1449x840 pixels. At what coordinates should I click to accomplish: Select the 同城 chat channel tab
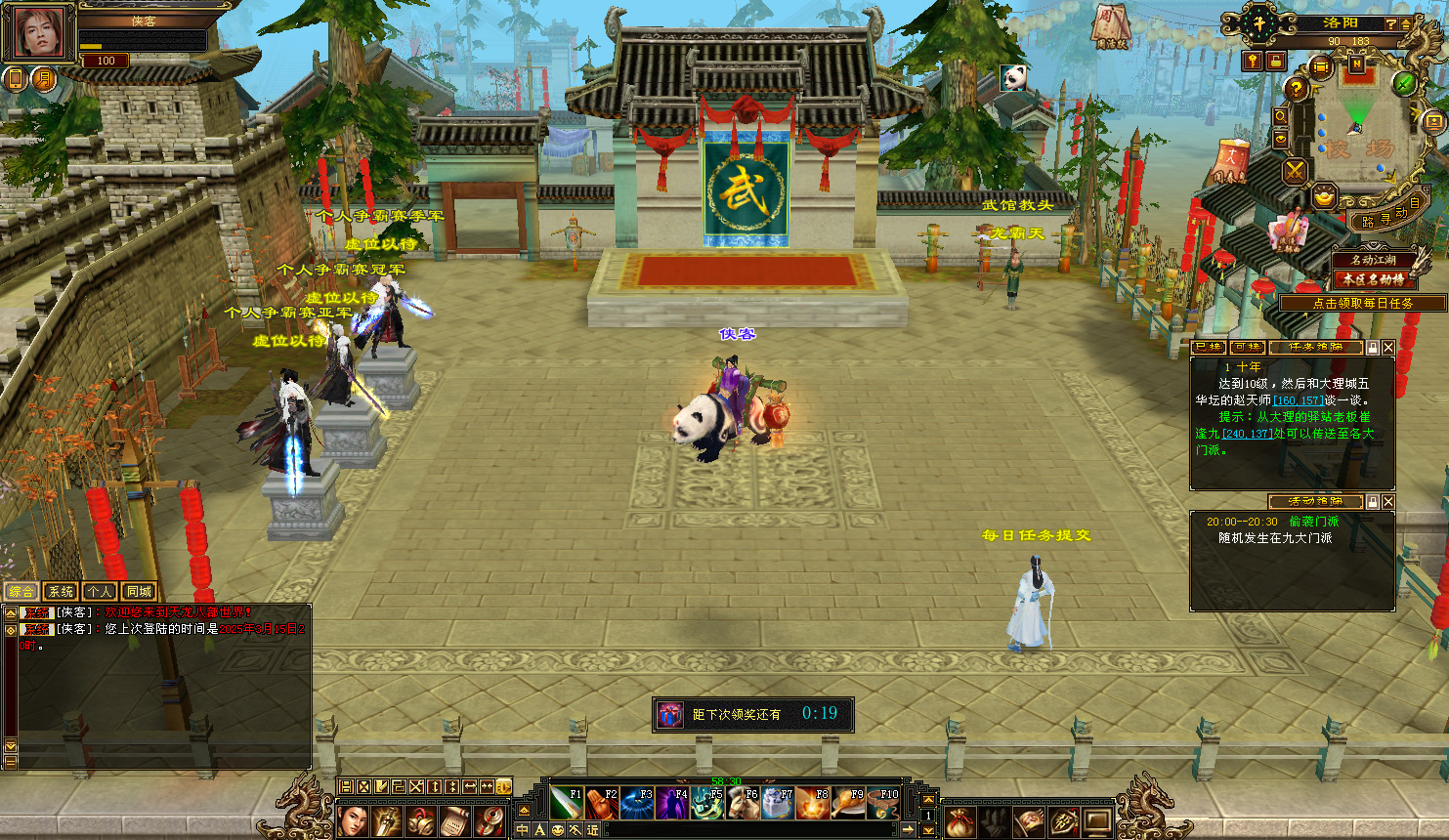(139, 592)
